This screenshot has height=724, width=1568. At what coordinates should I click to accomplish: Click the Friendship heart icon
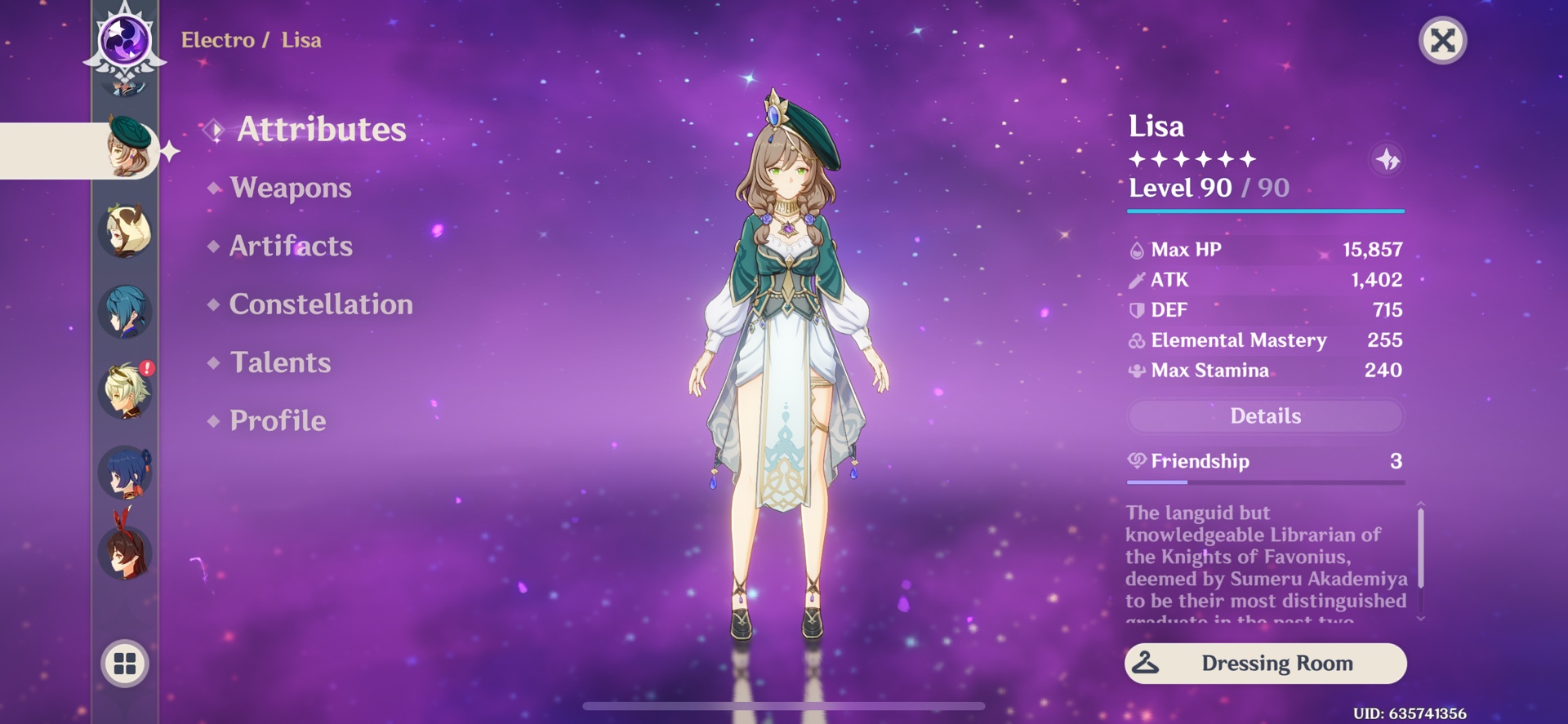coord(1135,461)
